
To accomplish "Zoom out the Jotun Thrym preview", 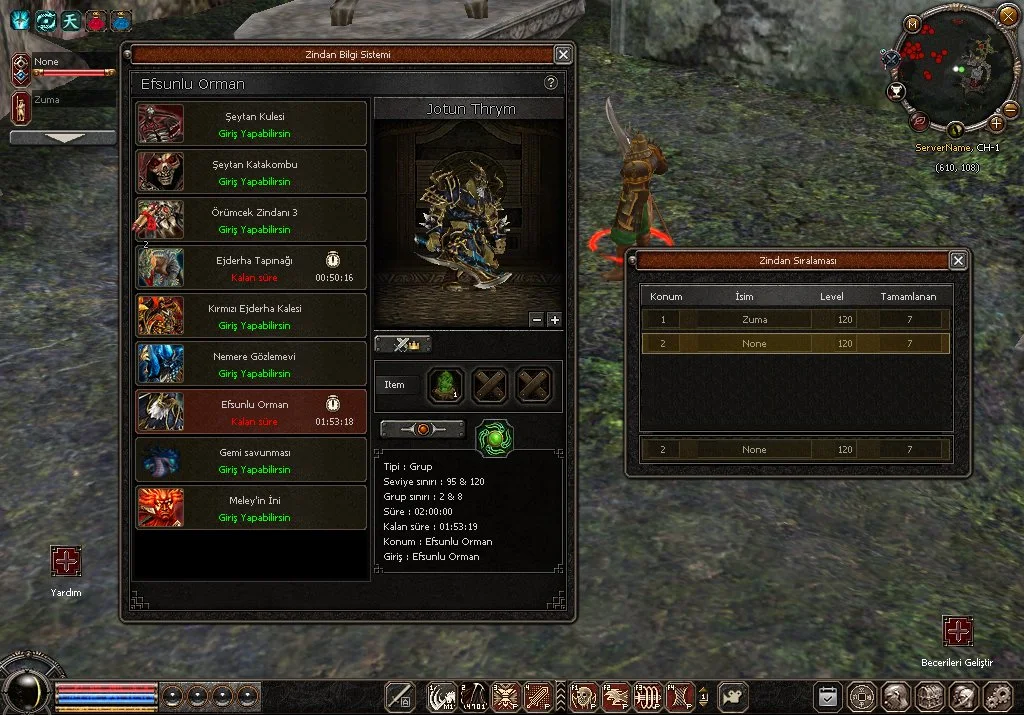I will pos(537,320).
